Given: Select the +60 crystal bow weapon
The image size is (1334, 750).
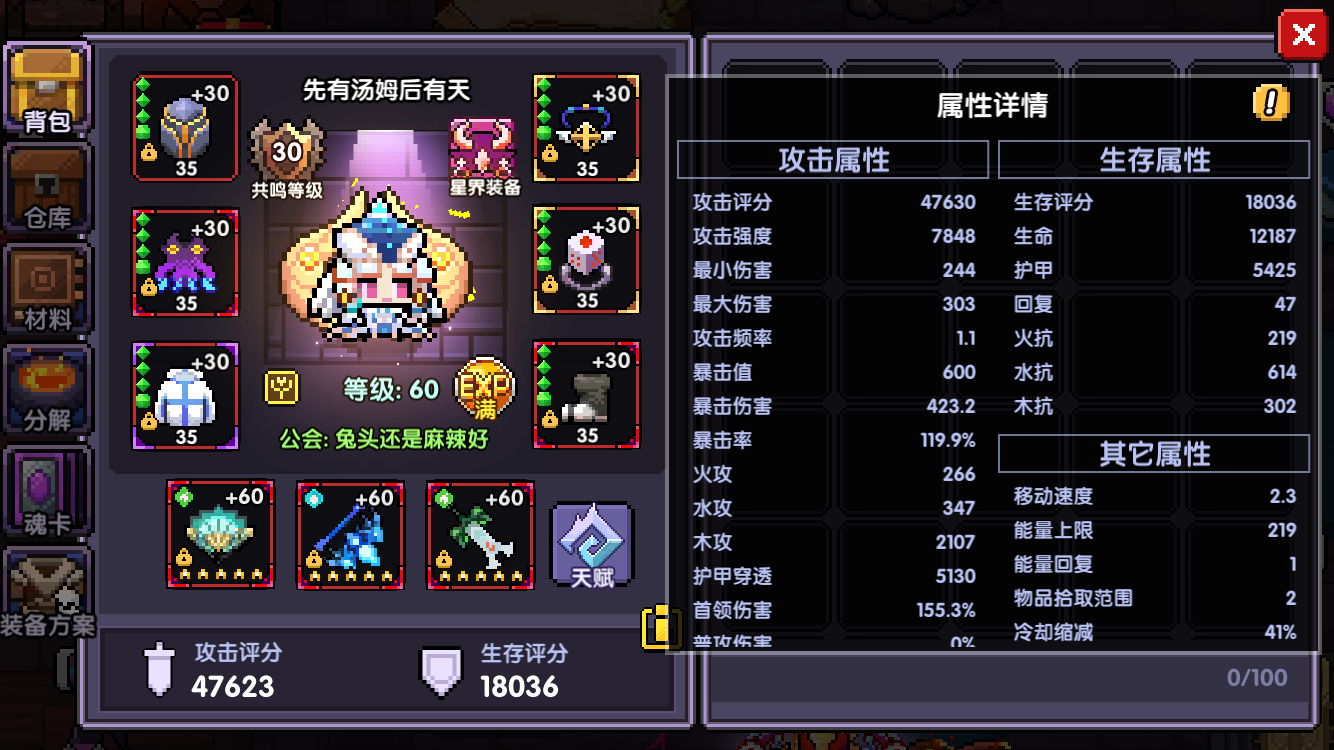Looking at the screenshot, I should (350, 535).
